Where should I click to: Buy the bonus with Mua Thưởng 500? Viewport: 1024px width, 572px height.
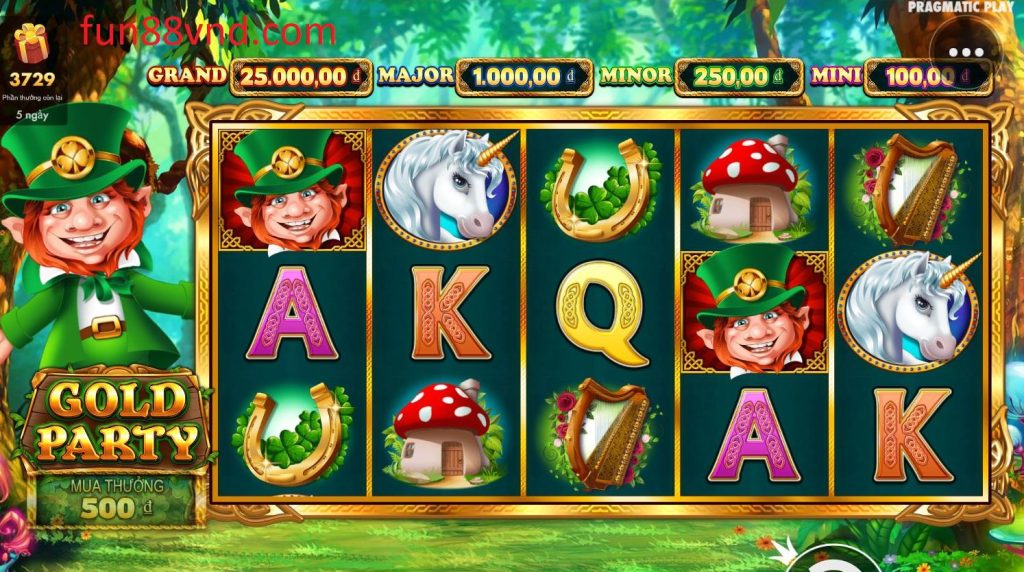click(116, 499)
